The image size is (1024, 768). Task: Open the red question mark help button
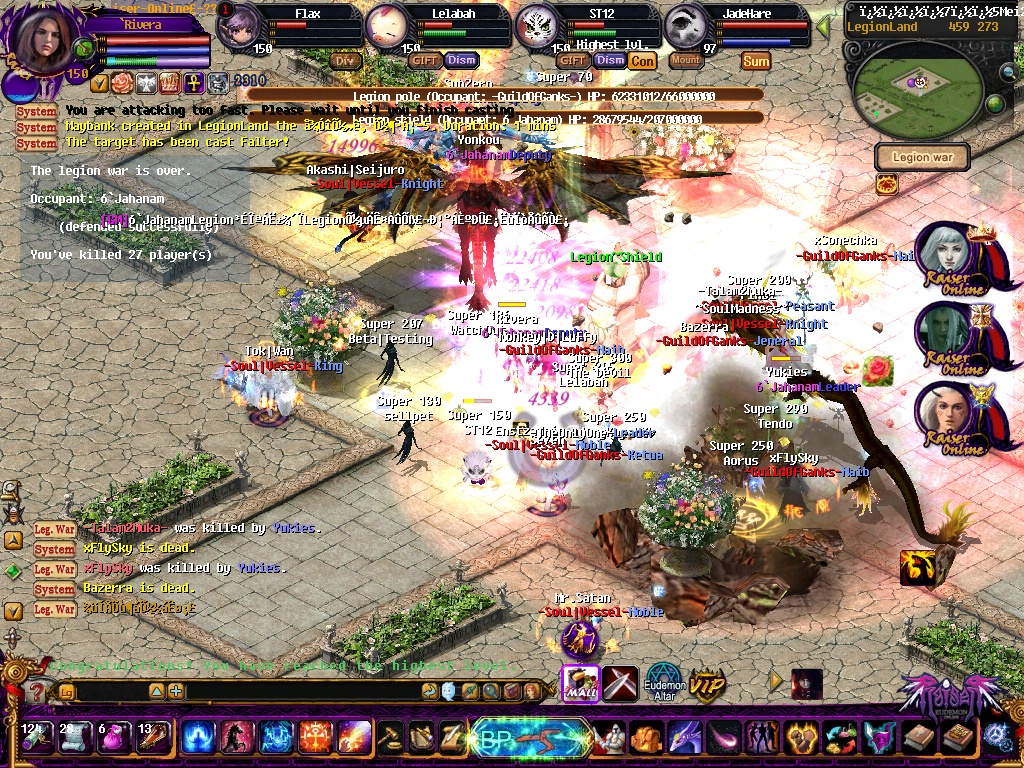coord(37,690)
